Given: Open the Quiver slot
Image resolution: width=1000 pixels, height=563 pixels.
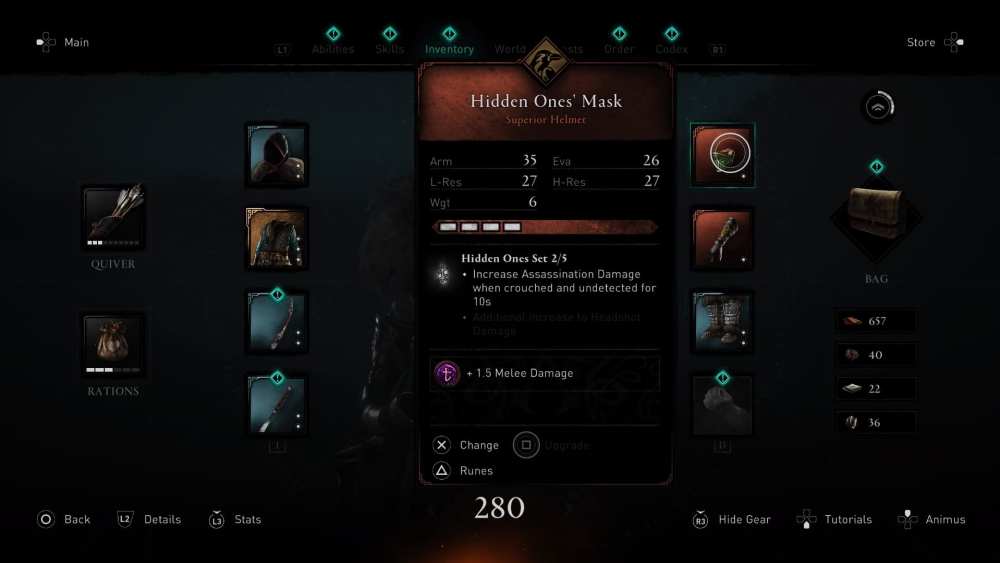Looking at the screenshot, I should pyautogui.click(x=113, y=217).
